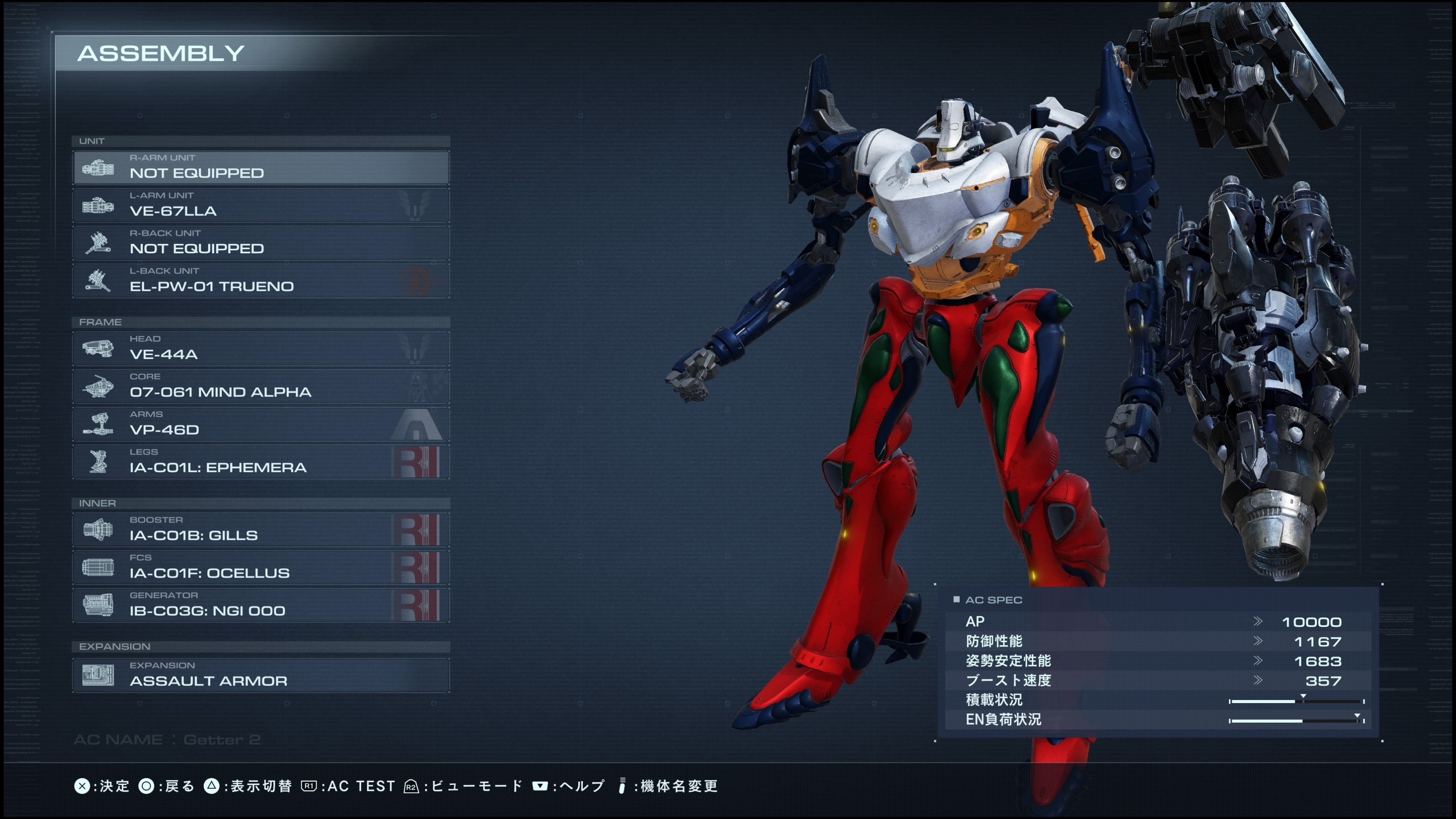Choose the R-BACK UNIT slot

coord(260,243)
